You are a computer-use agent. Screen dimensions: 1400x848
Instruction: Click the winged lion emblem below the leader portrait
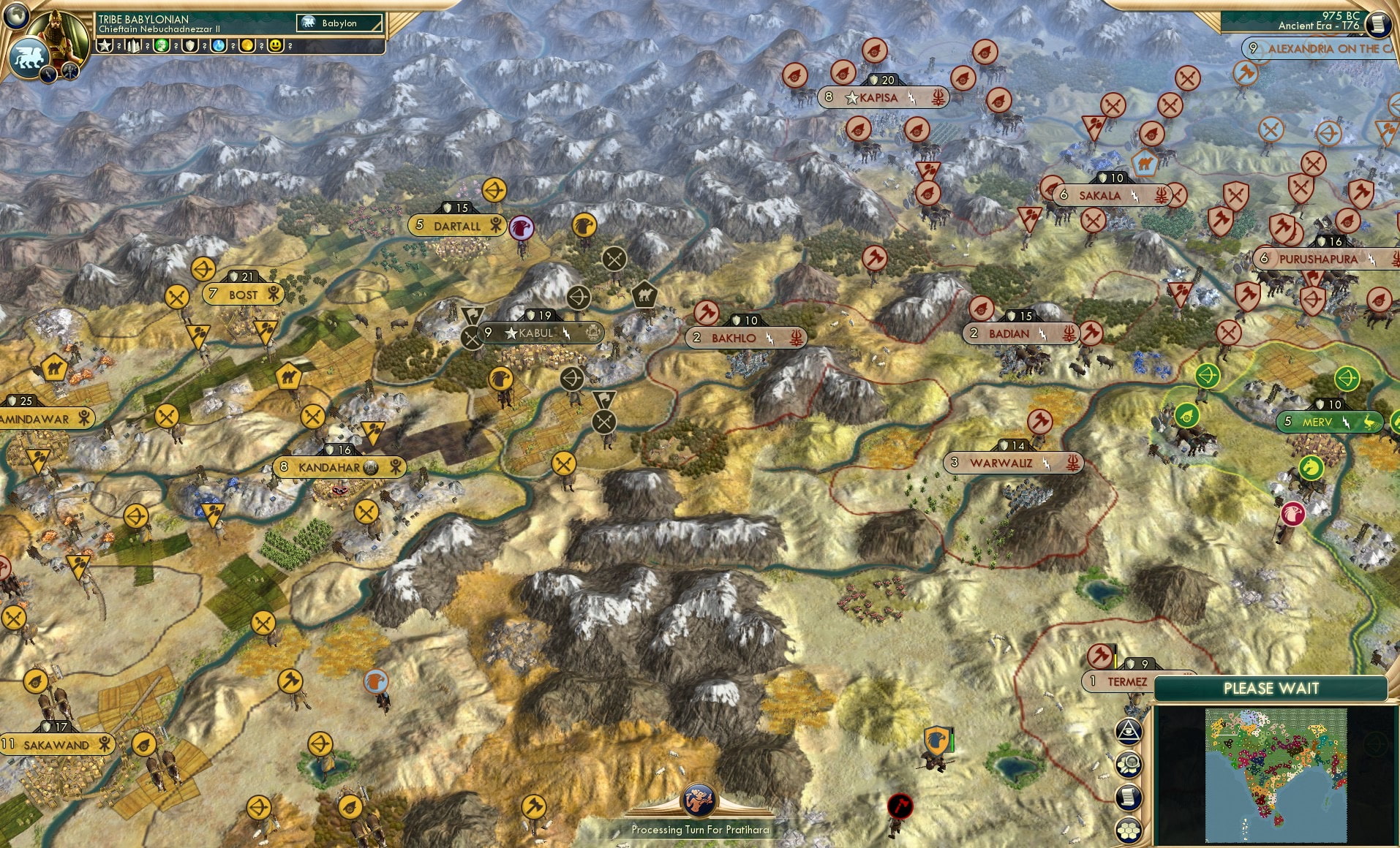pyautogui.click(x=28, y=58)
